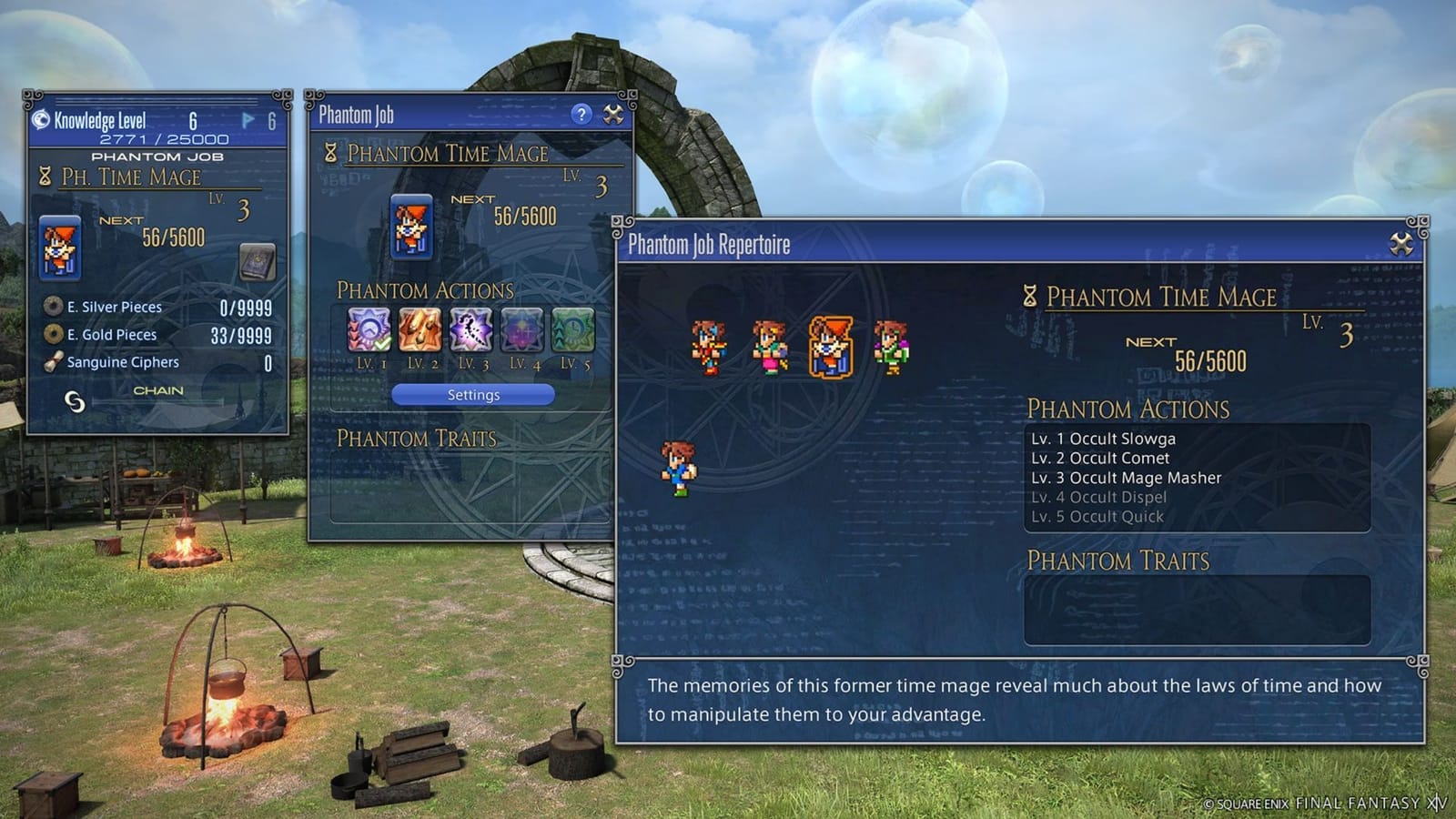This screenshot has height=819, width=1456.
Task: Open the Settings button under Phantom Actions
Action: [472, 394]
